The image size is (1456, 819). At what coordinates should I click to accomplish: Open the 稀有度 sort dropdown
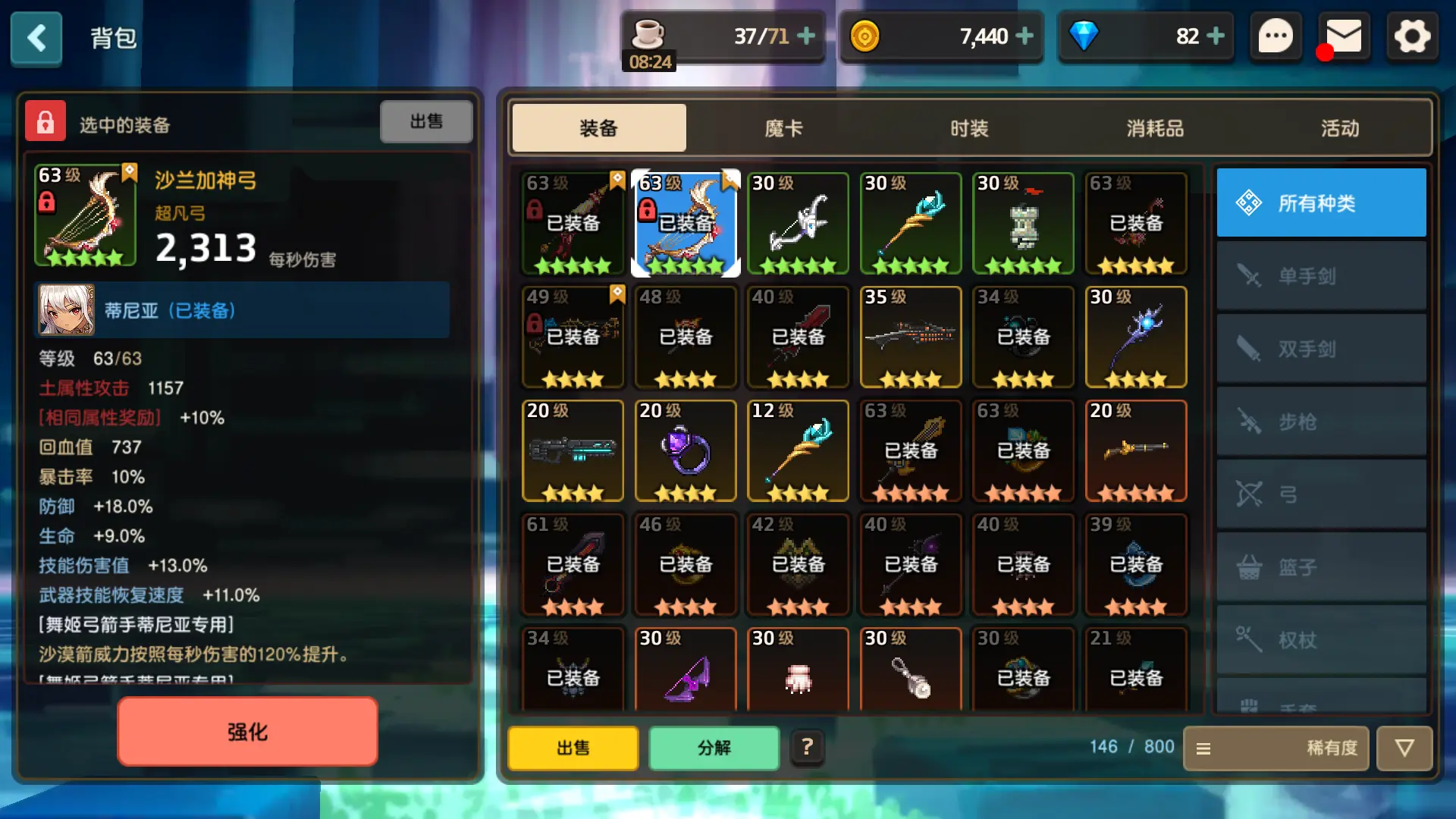pyautogui.click(x=1276, y=748)
